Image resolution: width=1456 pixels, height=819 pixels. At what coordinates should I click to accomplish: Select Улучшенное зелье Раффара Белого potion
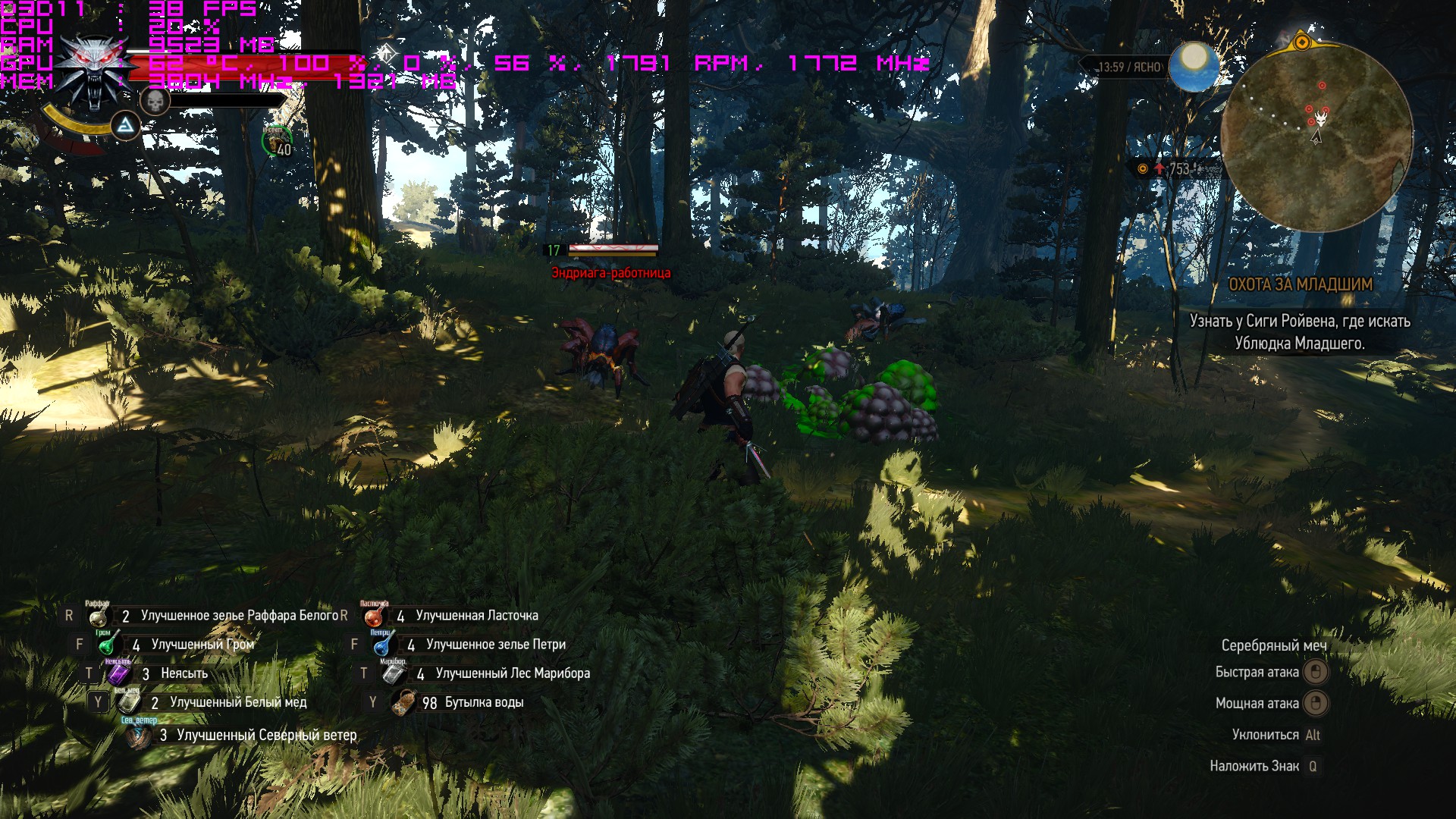pos(98,617)
